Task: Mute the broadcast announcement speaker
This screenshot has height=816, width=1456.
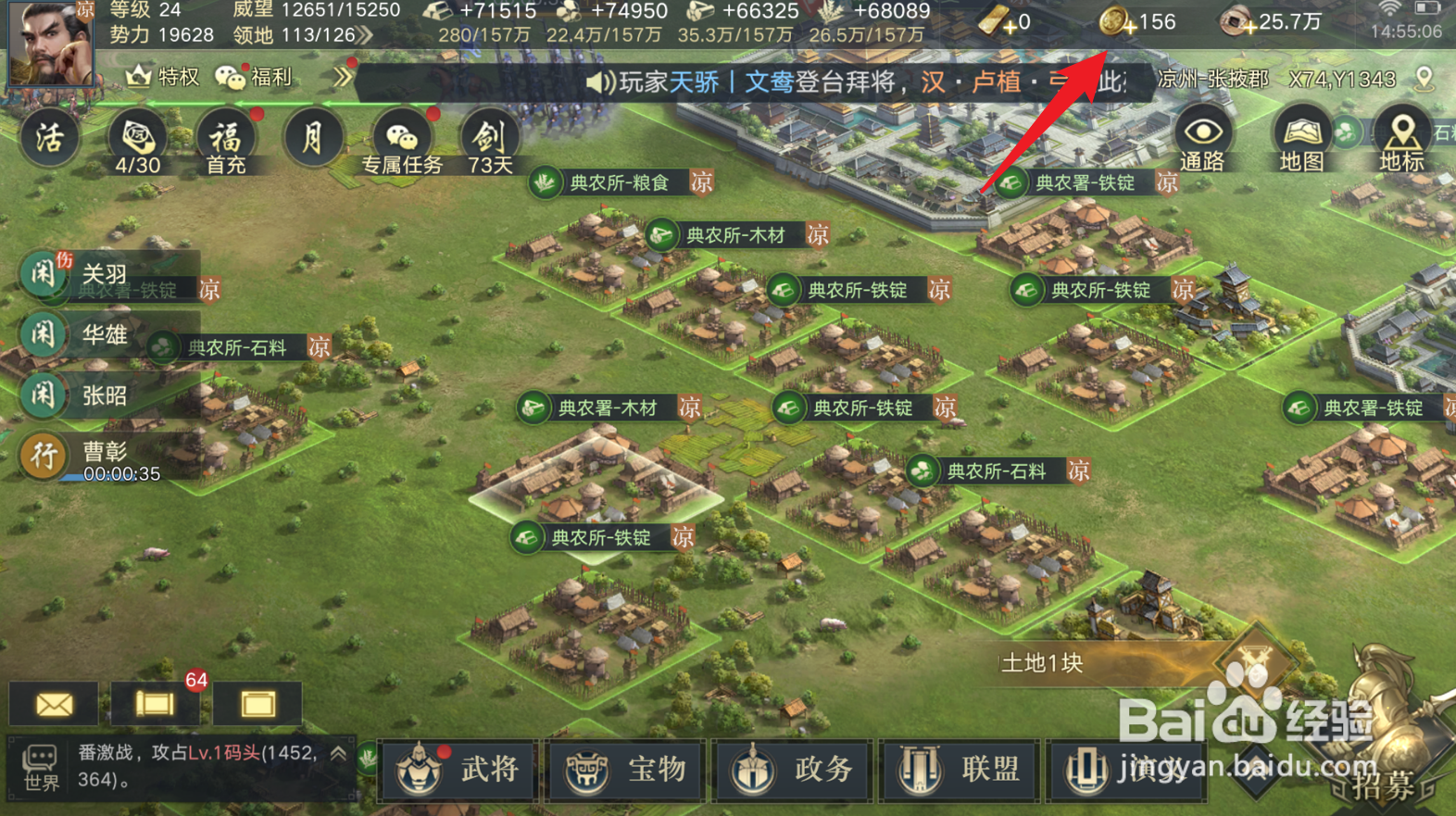Action: click(x=600, y=80)
